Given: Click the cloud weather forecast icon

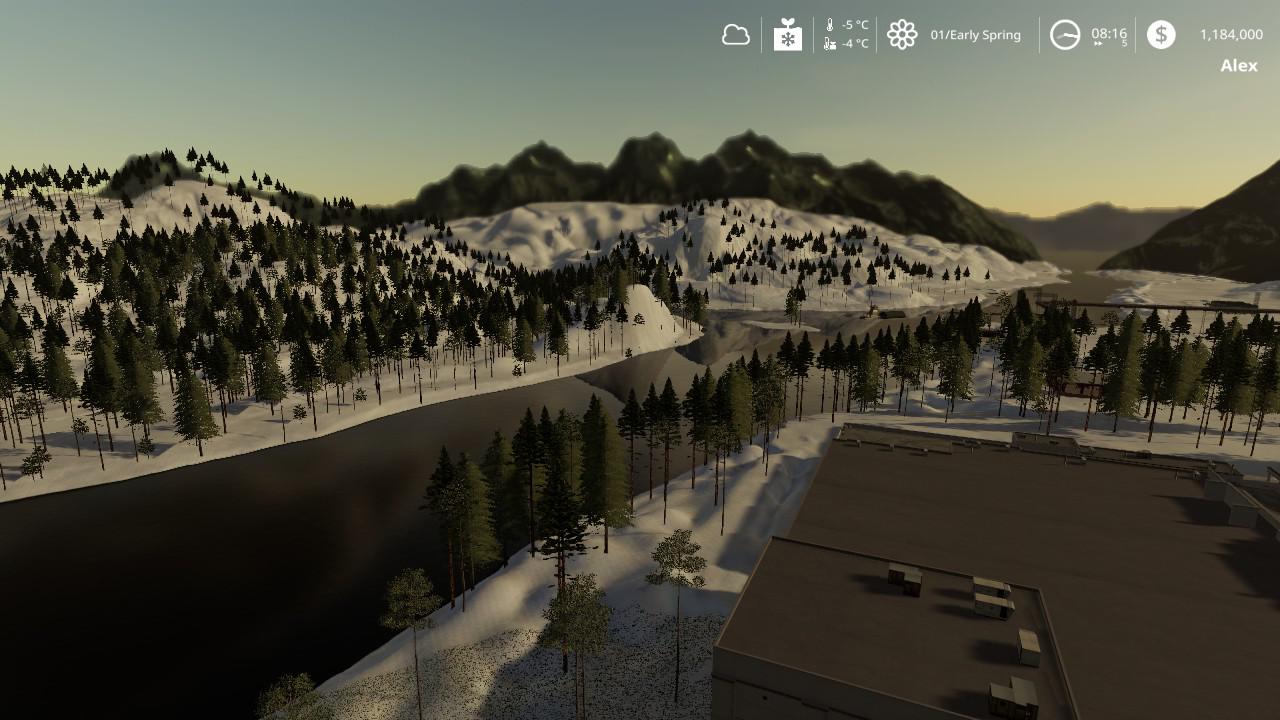Looking at the screenshot, I should tap(736, 35).
